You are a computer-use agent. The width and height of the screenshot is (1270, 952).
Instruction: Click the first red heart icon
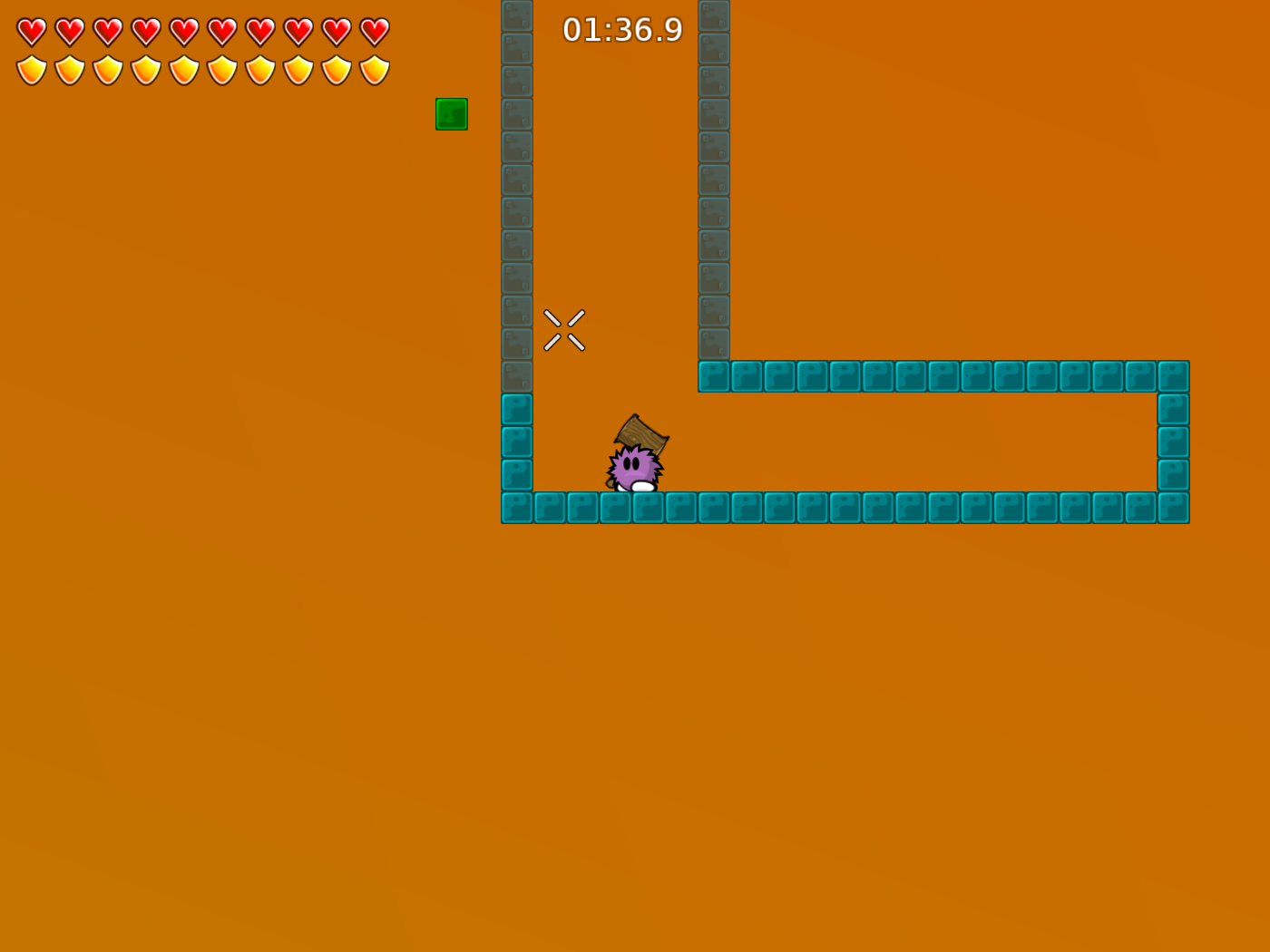30,30
